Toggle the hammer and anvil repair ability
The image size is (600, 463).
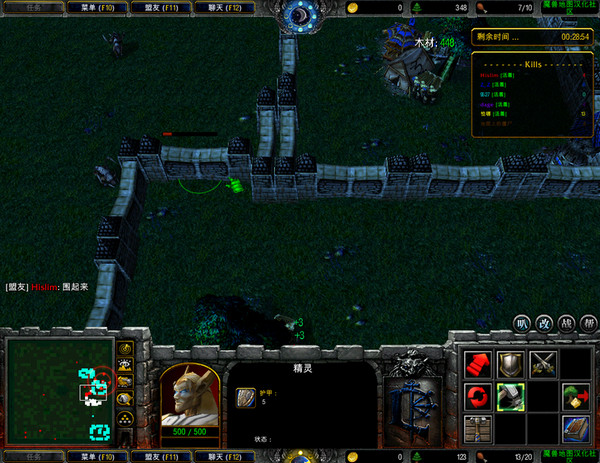(510, 397)
